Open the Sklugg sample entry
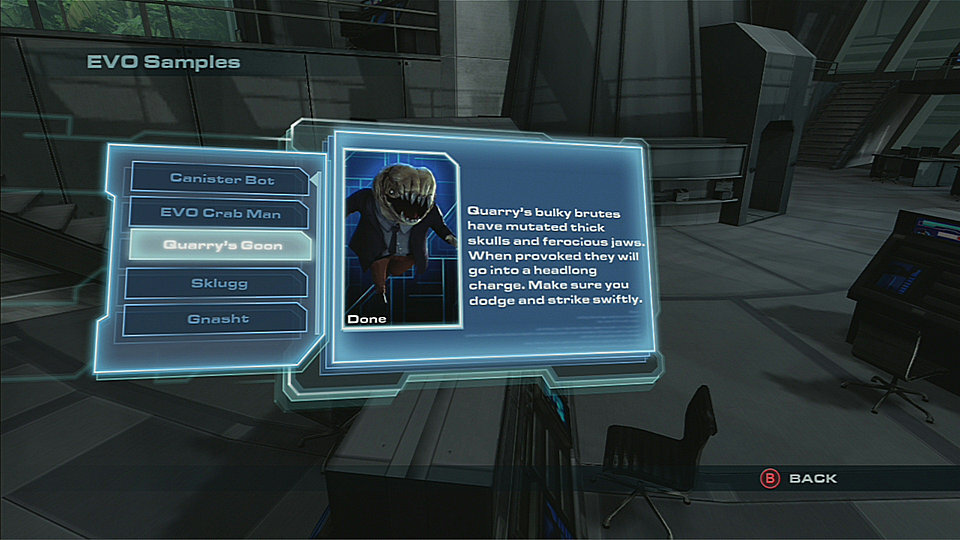This screenshot has height=540, width=960. (219, 284)
